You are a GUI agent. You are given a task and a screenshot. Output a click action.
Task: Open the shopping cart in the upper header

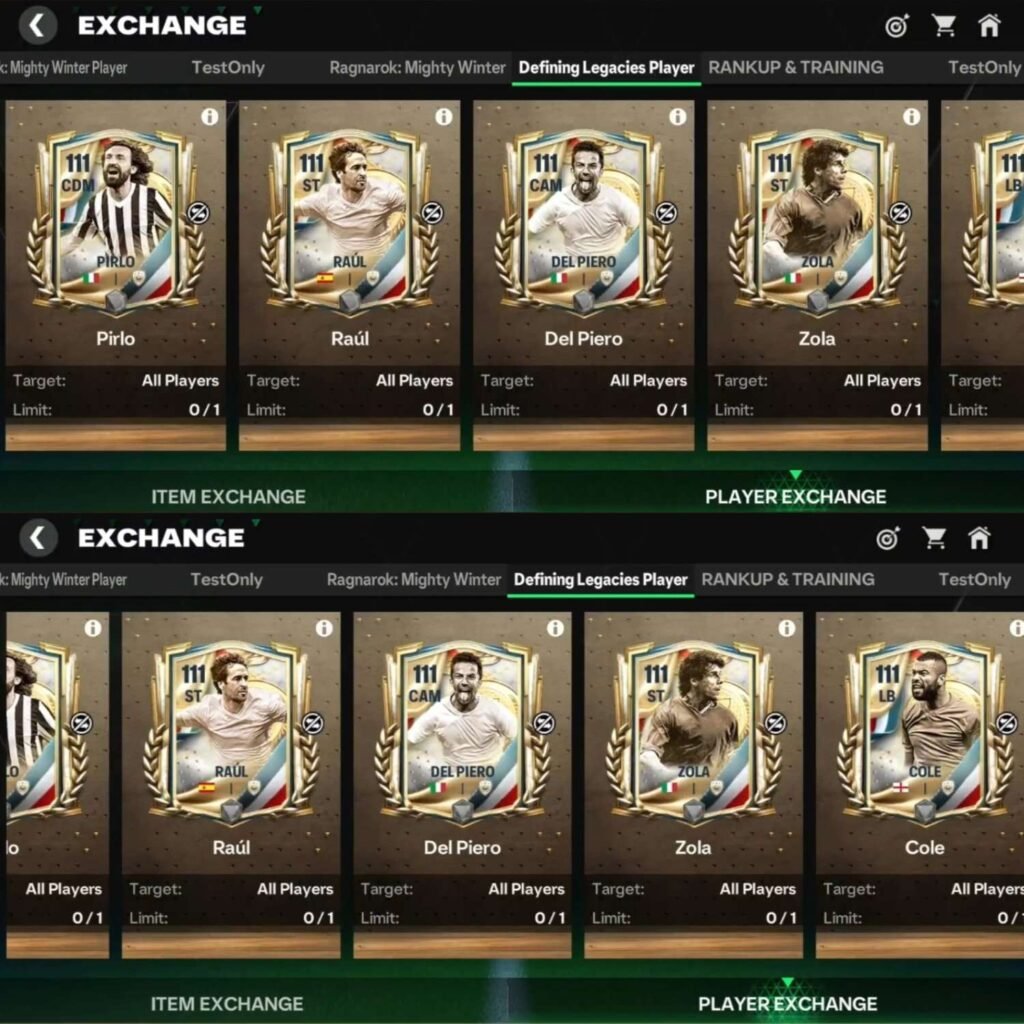point(943,26)
